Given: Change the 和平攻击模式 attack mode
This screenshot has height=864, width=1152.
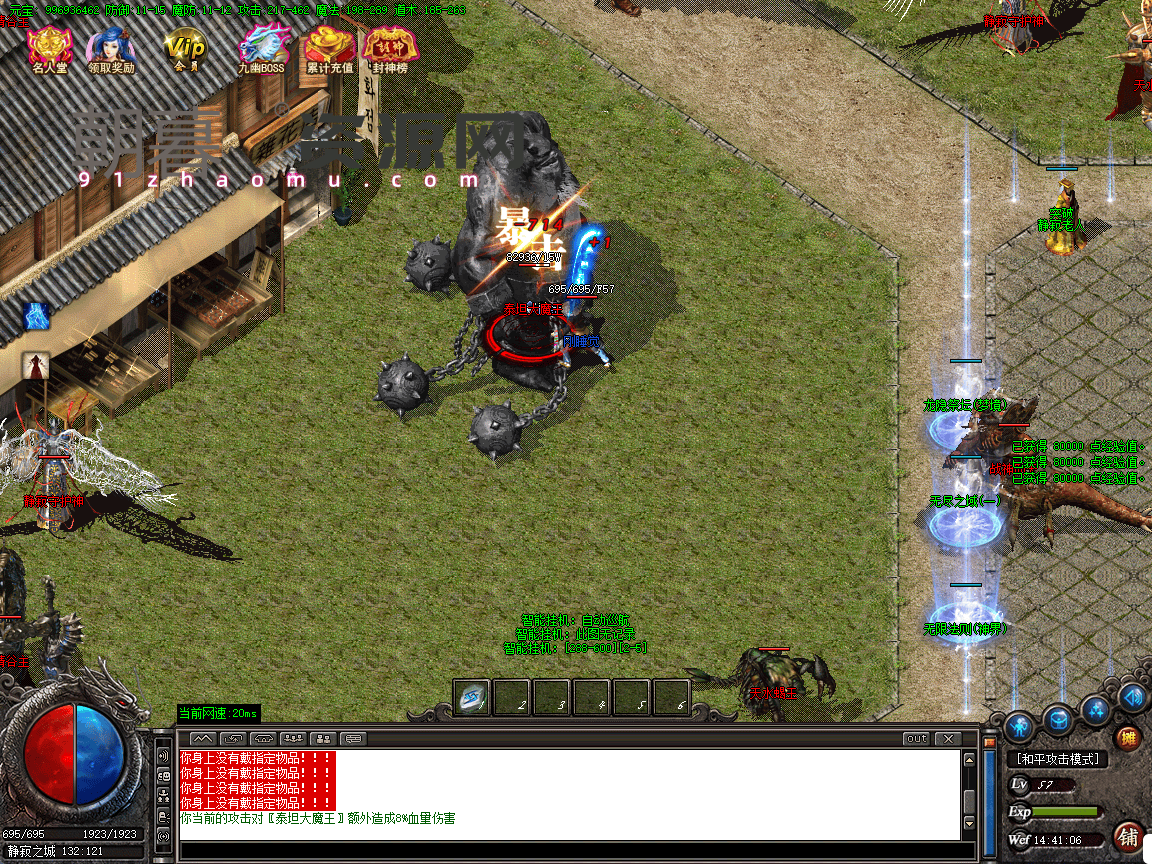Looking at the screenshot, I should pyautogui.click(x=1057, y=759).
